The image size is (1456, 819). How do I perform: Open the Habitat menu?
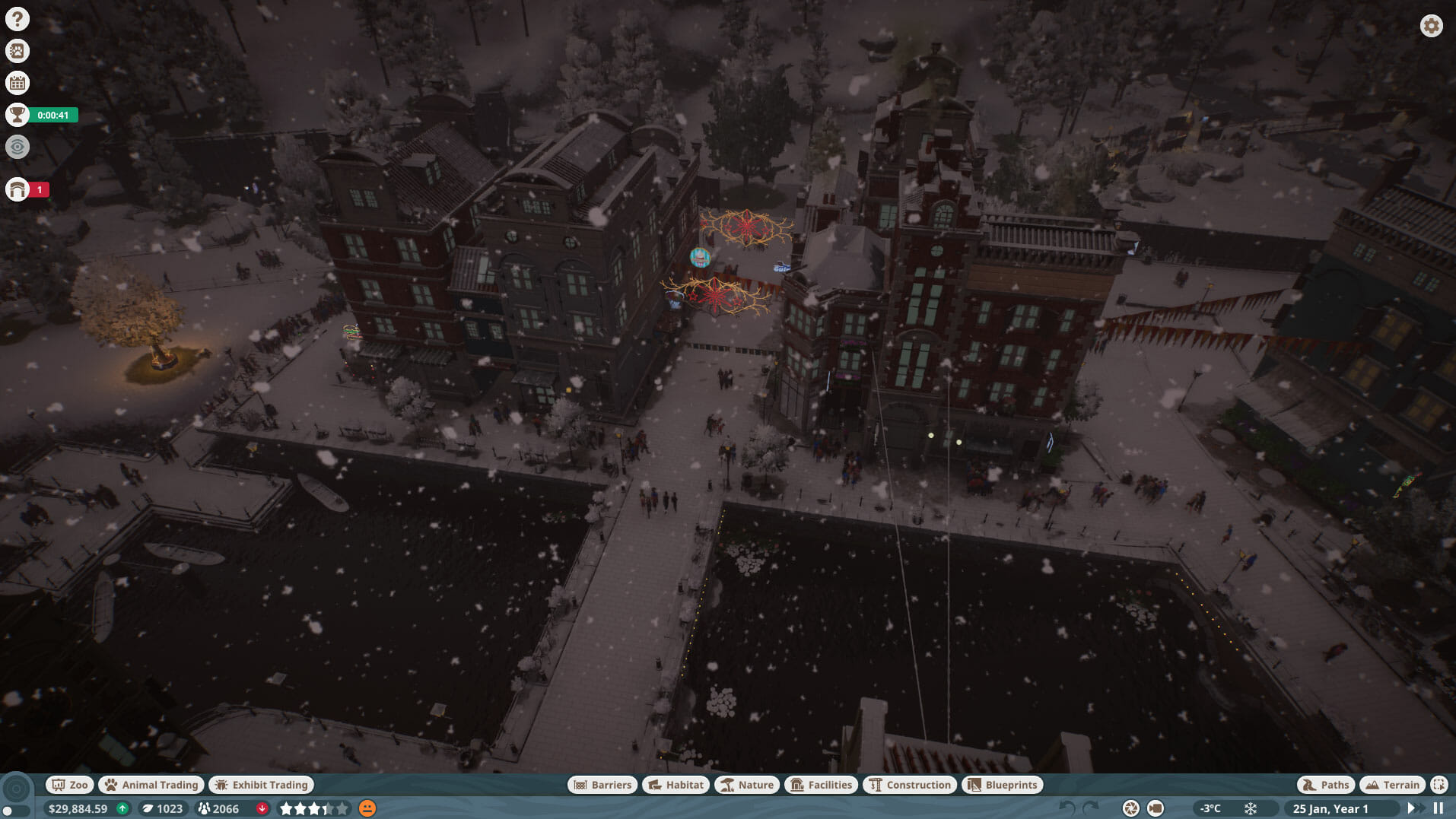[x=676, y=785]
